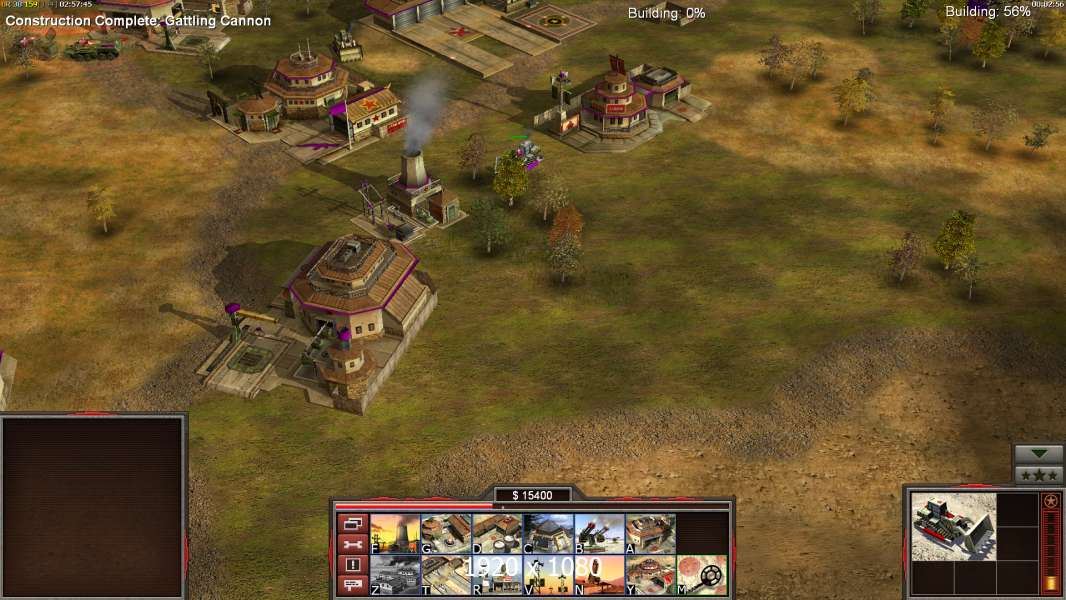Select the Propaganda Center build icon
Screen dimensions: 1066x600
tap(497, 575)
